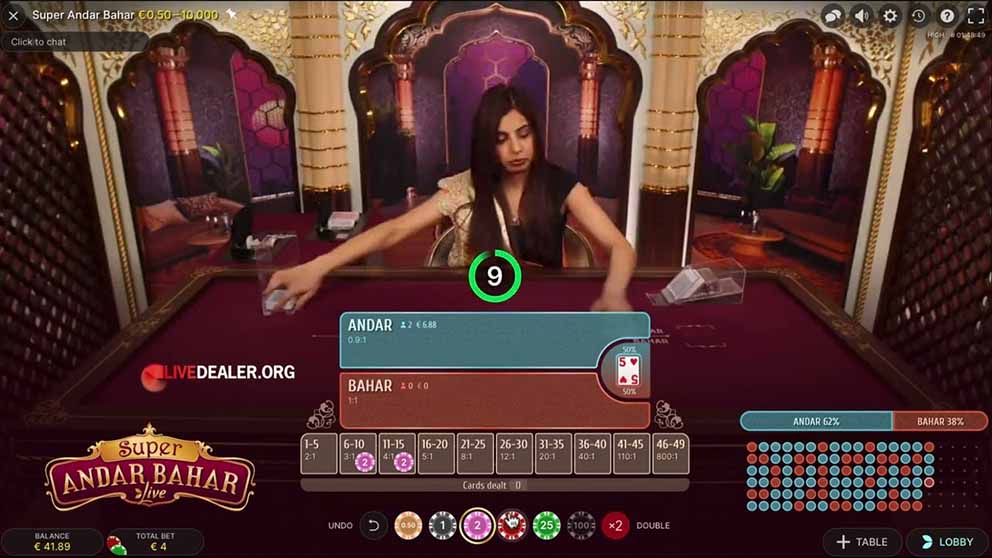Select the 0.50 chip
The image size is (992, 558).
pos(407,525)
